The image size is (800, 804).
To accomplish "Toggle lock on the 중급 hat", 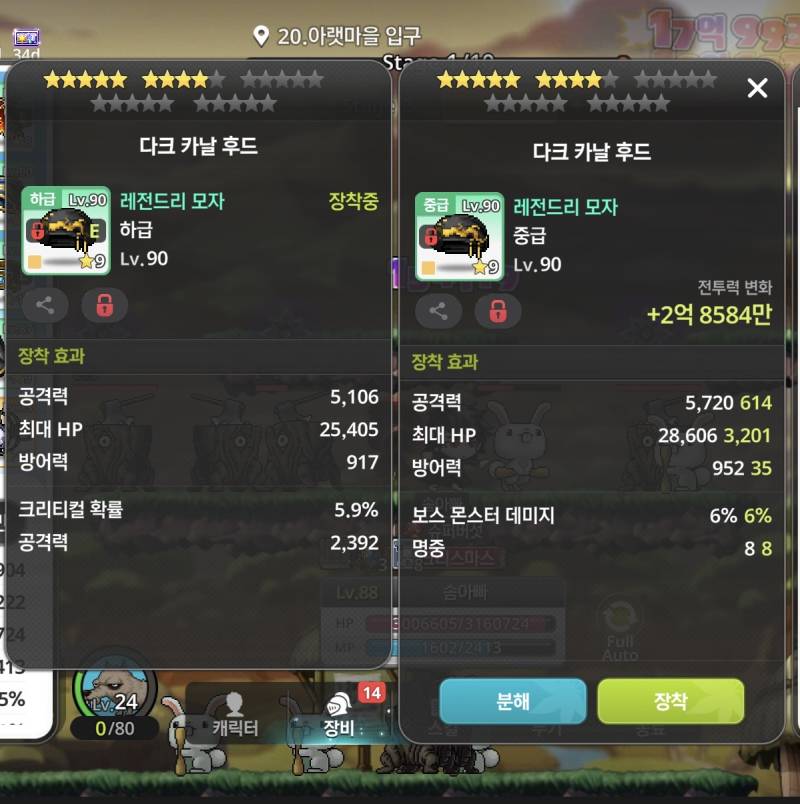I will 497,310.
